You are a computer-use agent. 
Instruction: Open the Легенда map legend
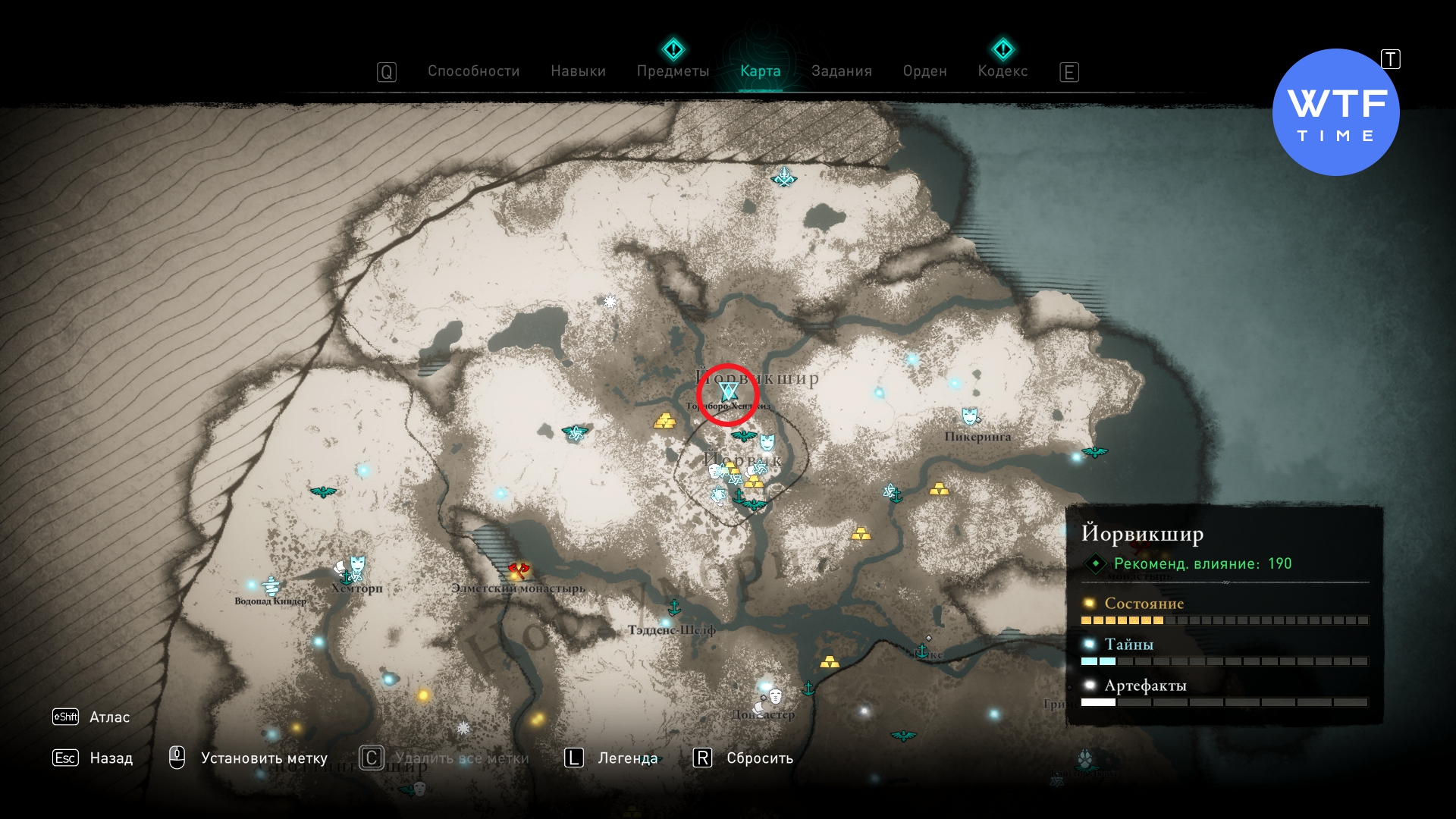(627, 758)
